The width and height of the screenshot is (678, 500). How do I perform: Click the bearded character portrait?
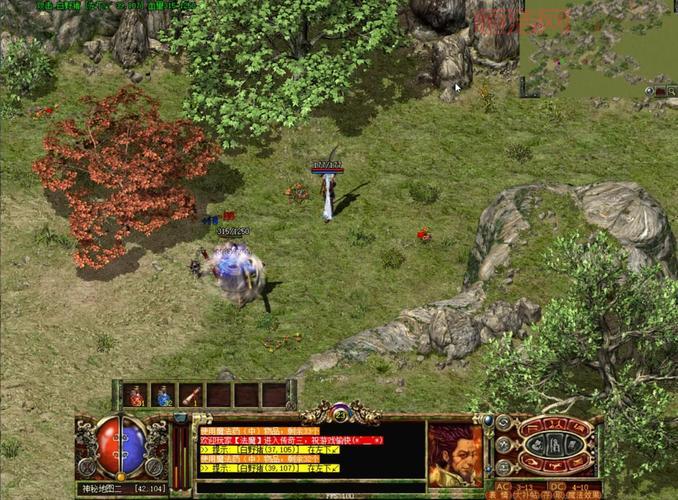(455, 455)
